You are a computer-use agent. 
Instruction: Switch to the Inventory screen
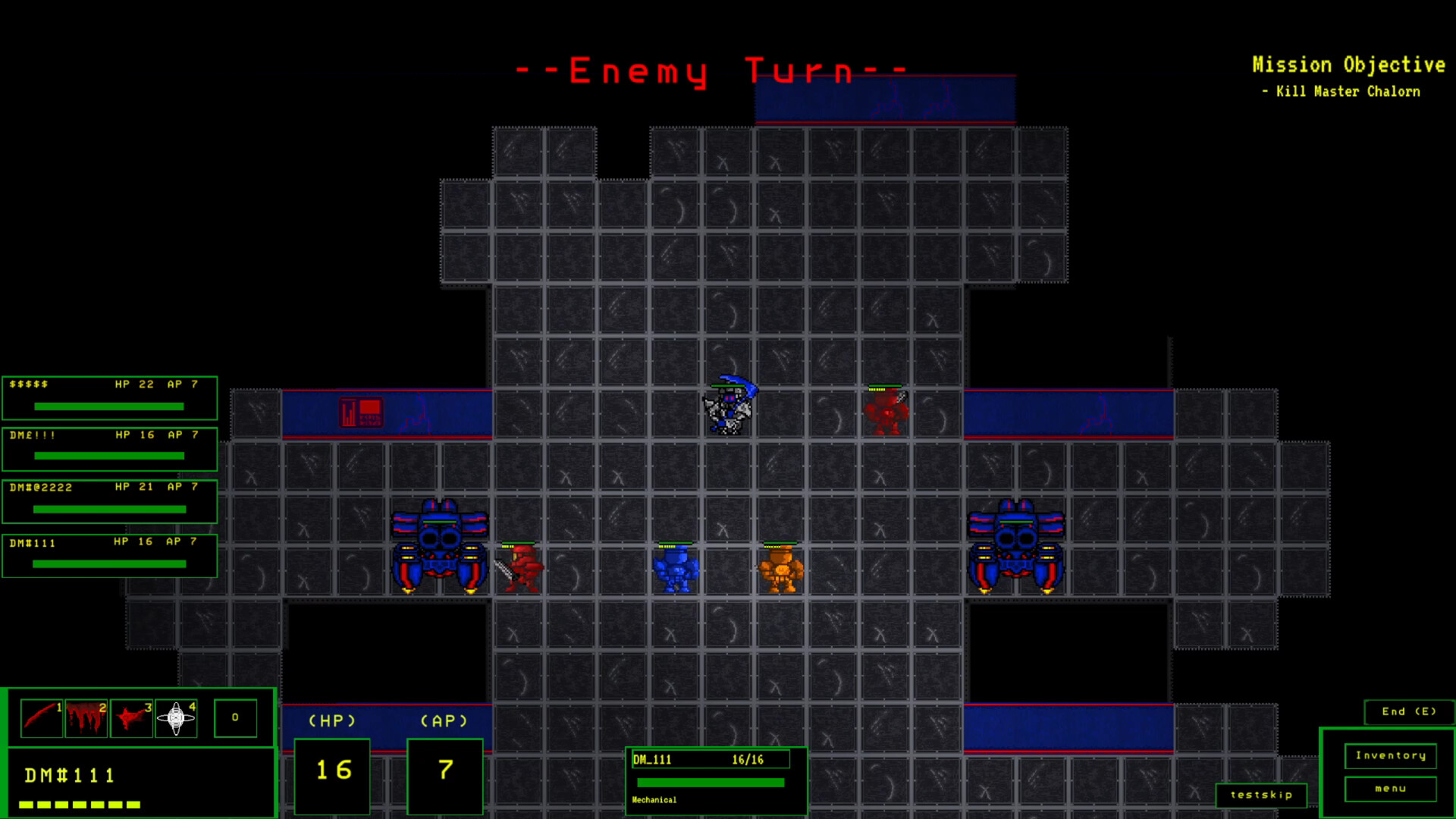click(1390, 756)
